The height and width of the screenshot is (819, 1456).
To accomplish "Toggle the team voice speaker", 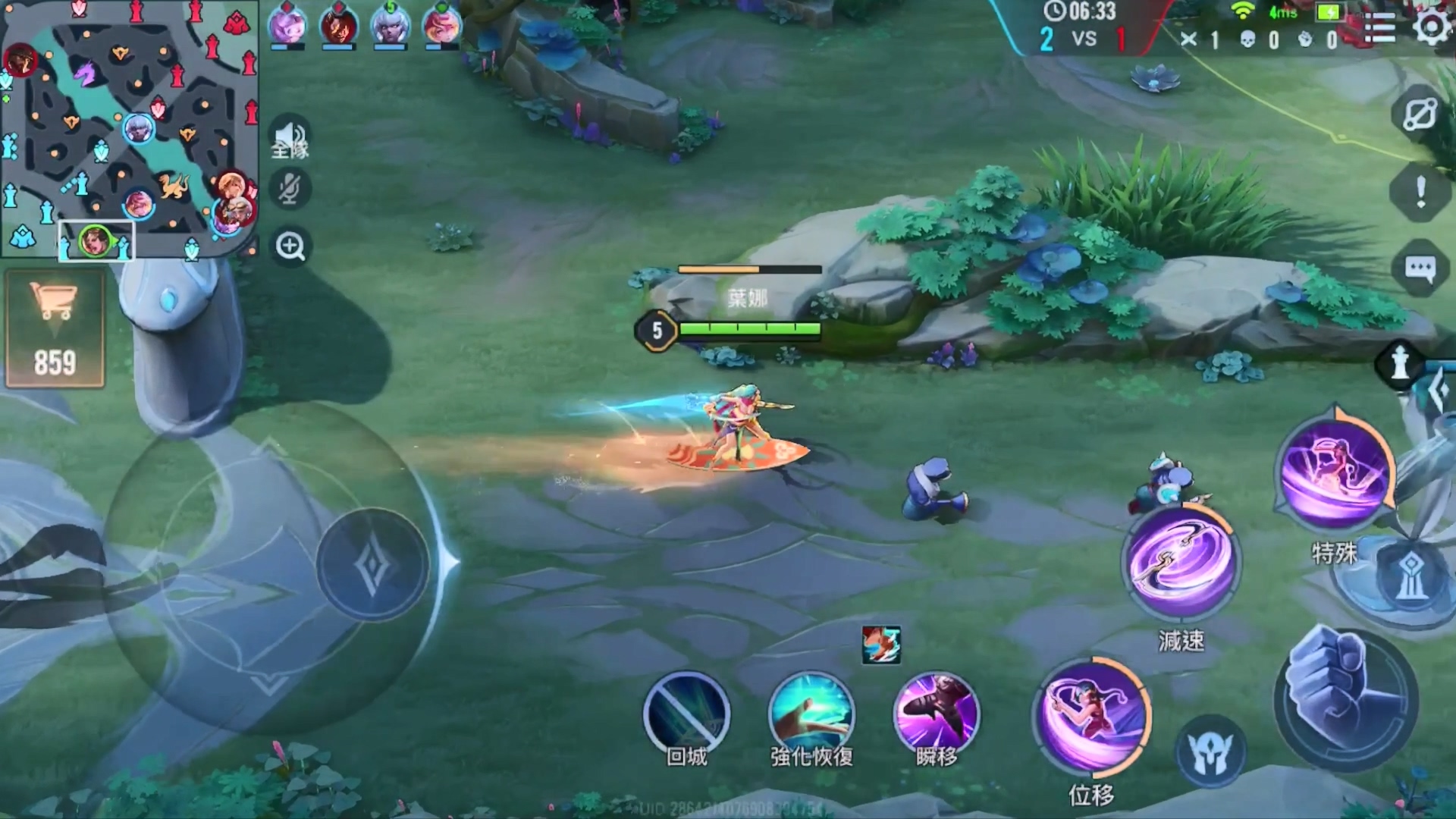I will pos(290,138).
